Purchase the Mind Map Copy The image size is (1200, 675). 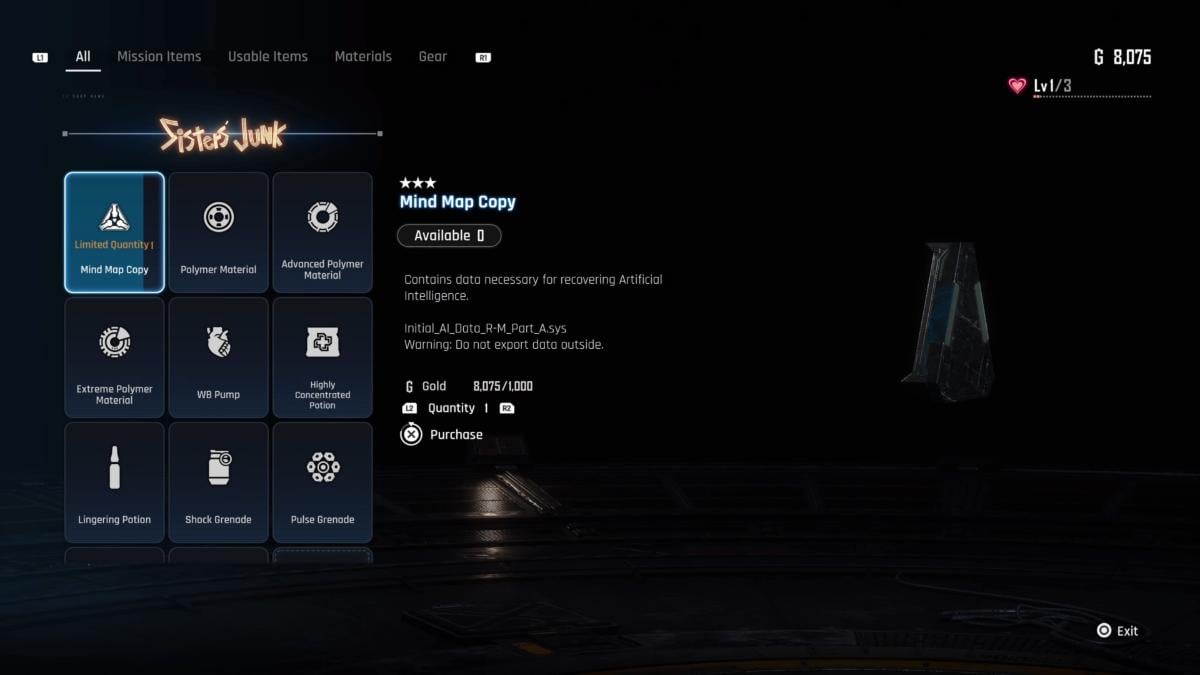coord(442,435)
